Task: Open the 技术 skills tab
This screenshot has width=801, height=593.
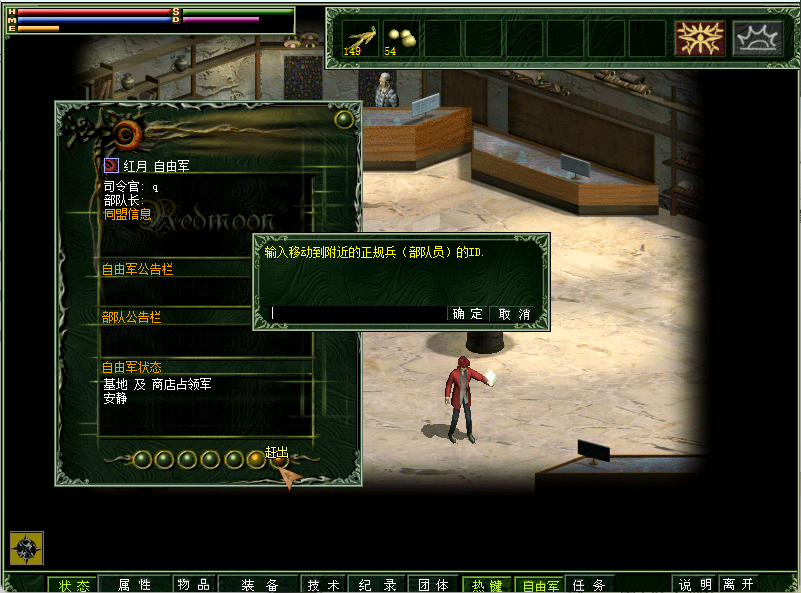Action: pos(323,585)
